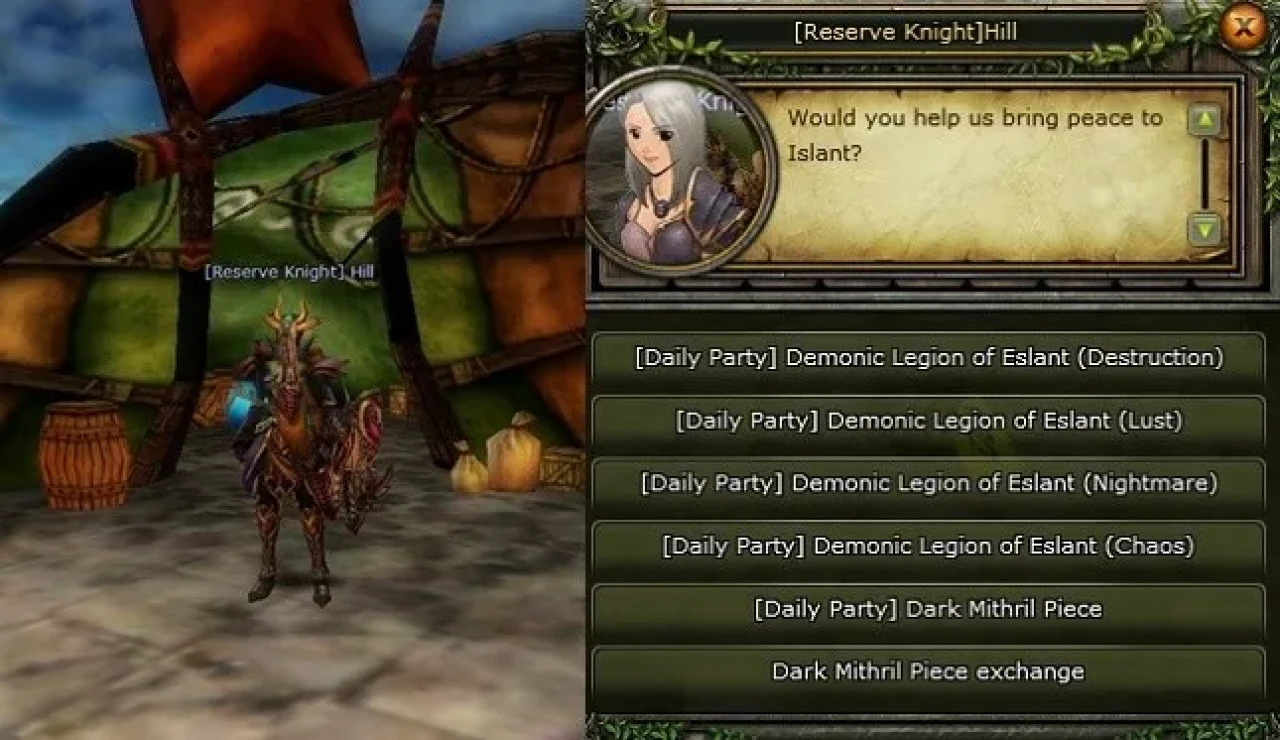Select the Demonic Legion of Eslant (Lust) option
1280x740 pixels.
pyautogui.click(x=928, y=421)
